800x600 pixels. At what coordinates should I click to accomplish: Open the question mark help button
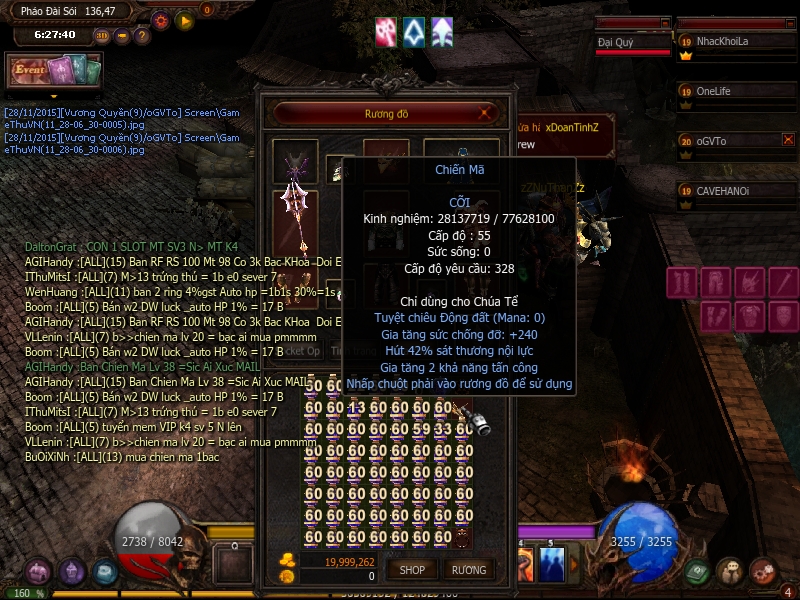142,35
